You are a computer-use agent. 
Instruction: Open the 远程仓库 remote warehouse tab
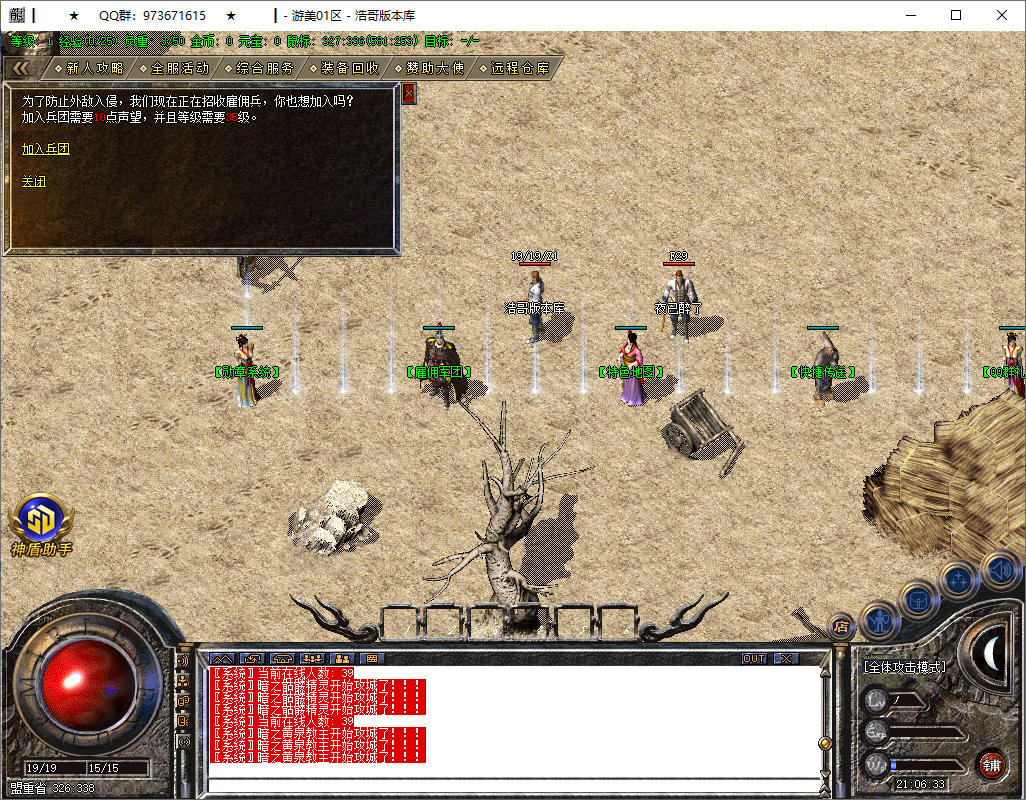pos(520,68)
